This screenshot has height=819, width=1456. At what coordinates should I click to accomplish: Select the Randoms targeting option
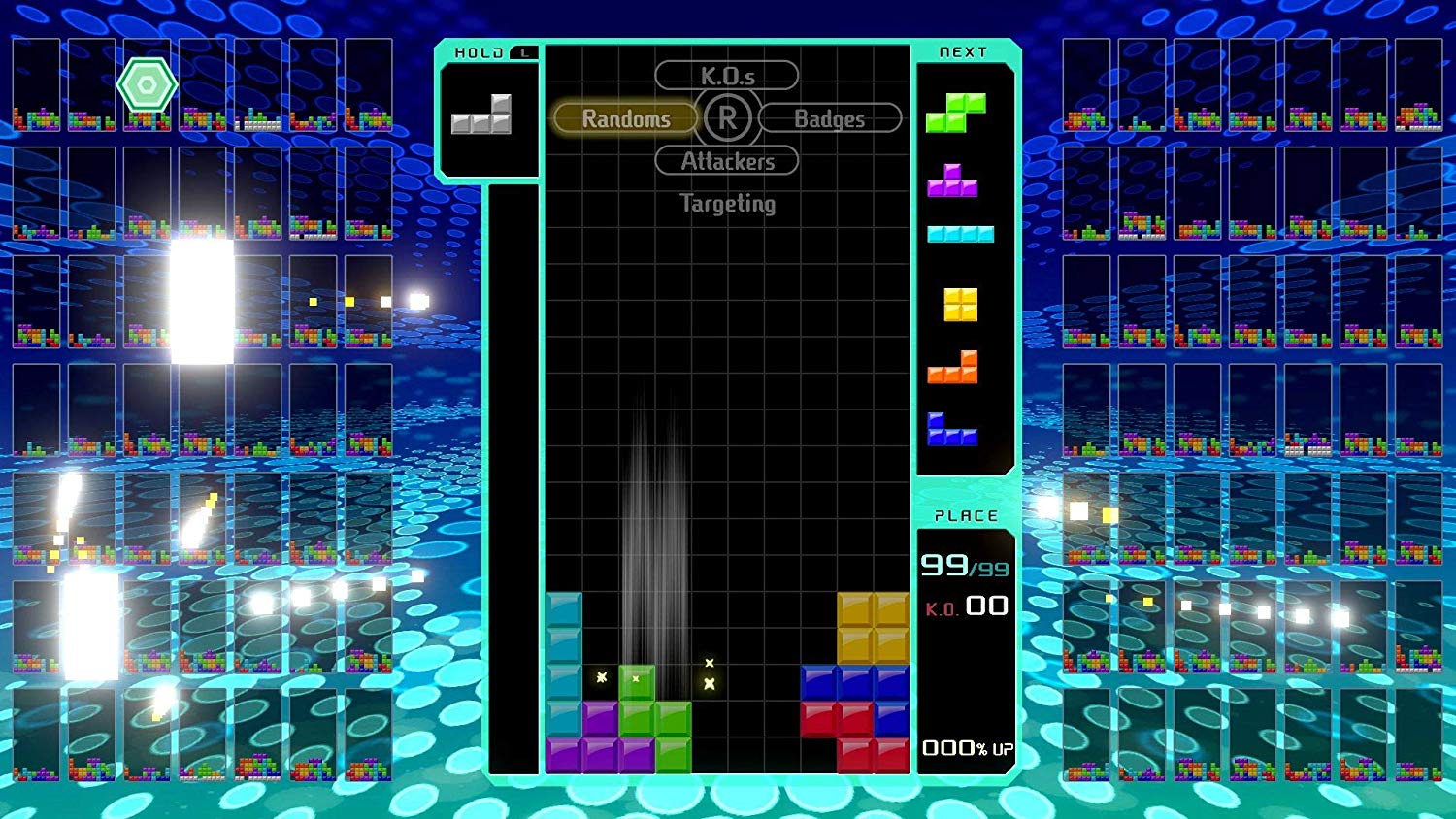point(625,118)
